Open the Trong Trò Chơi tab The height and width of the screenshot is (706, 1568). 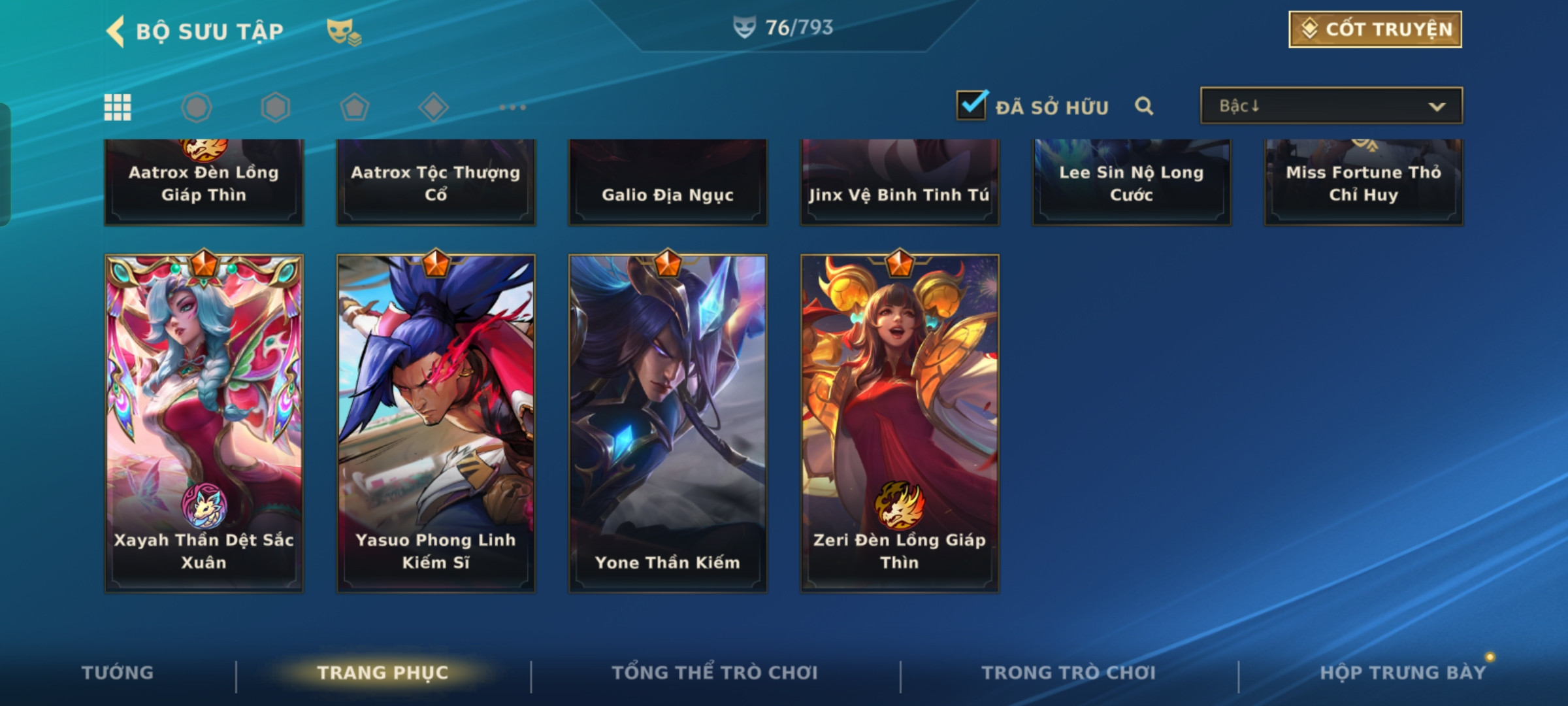click(x=1069, y=673)
